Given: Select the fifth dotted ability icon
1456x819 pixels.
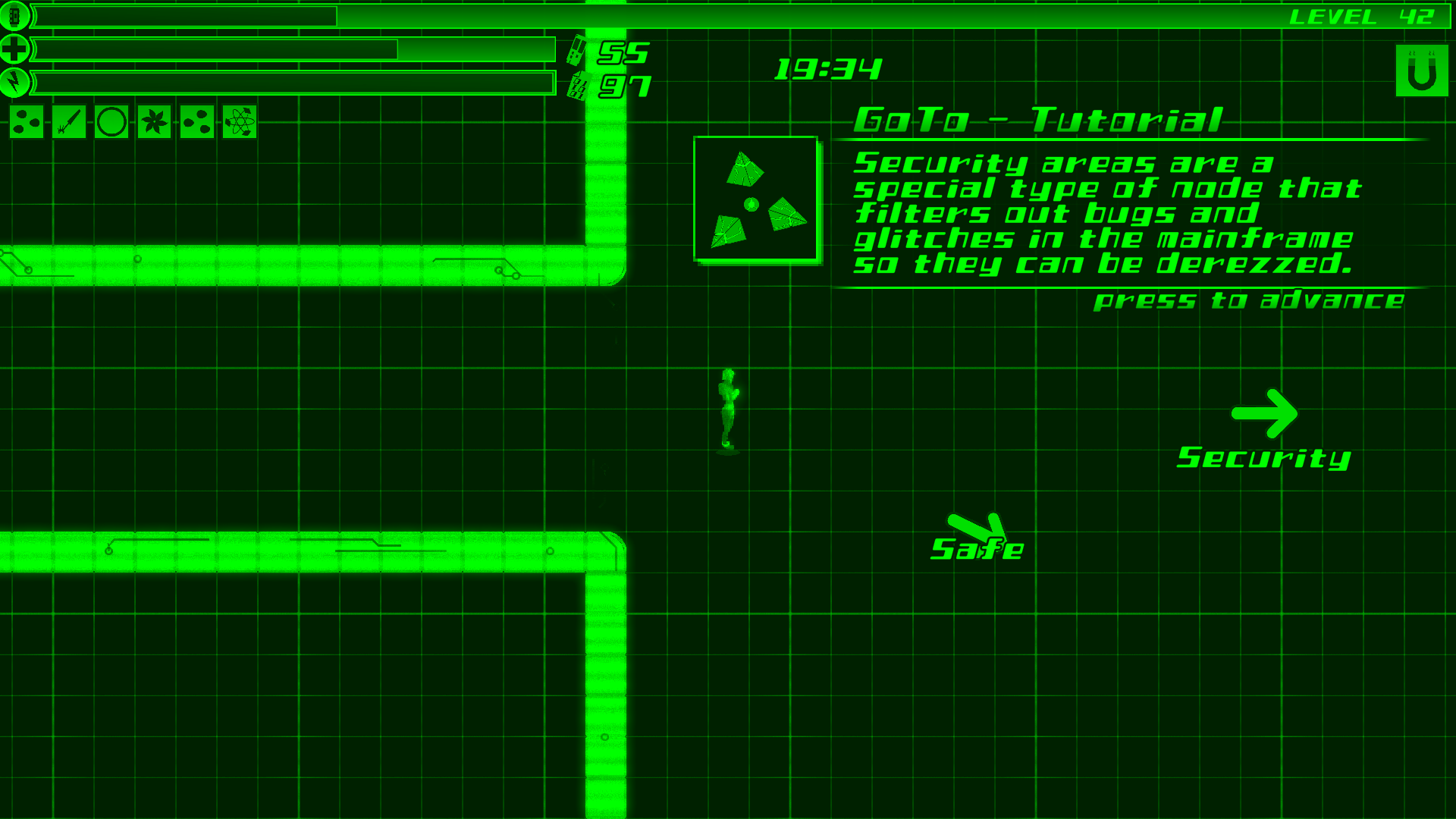Looking at the screenshot, I should point(197,122).
